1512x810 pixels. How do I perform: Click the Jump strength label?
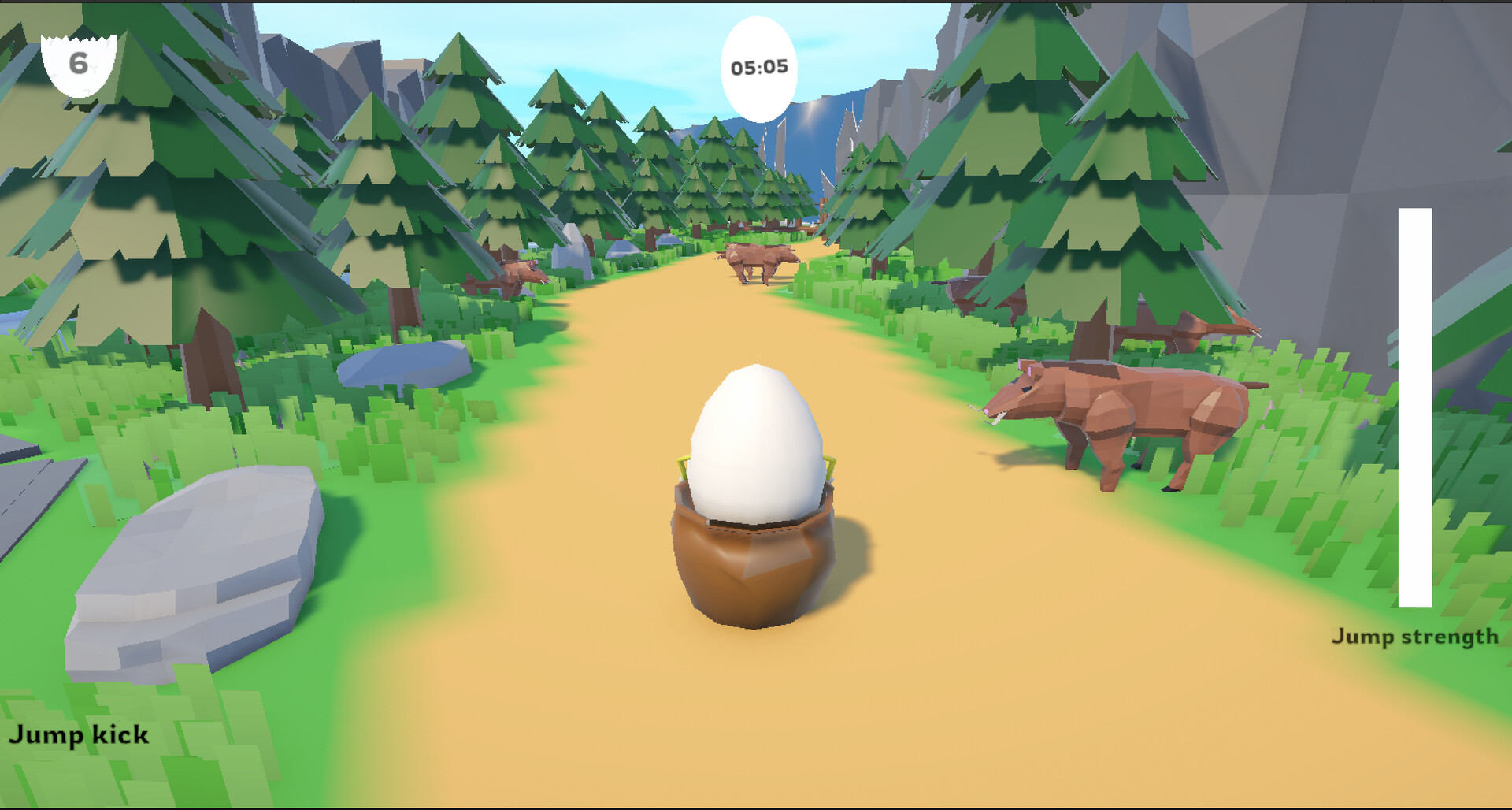[1416, 635]
